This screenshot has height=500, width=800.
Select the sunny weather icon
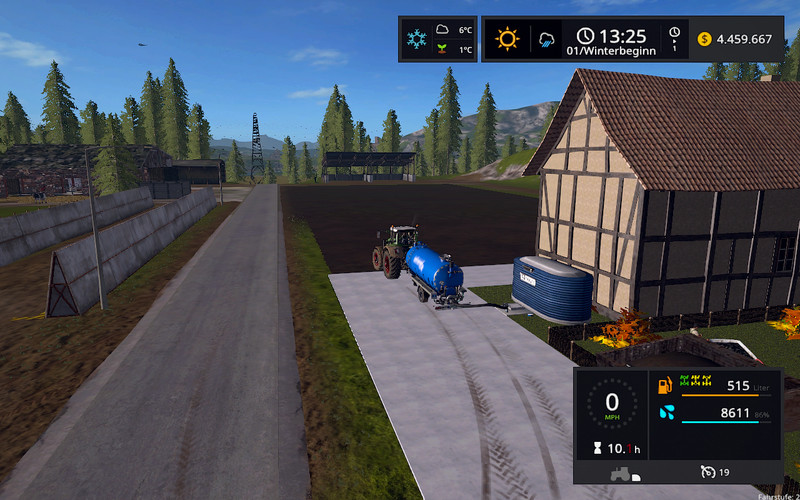pos(507,39)
